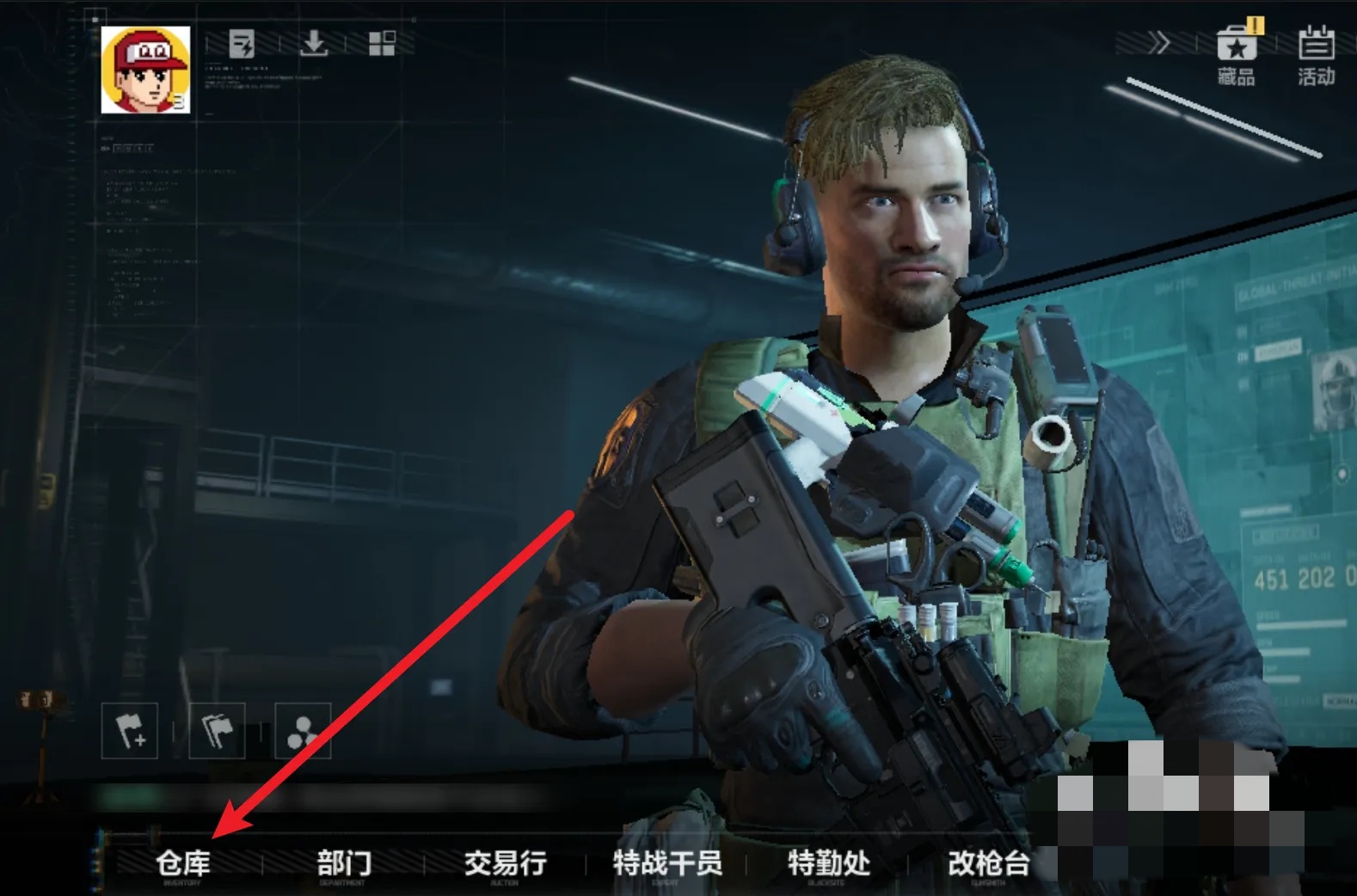Click the battle pass document icon at top
1357x896 pixels.
click(242, 44)
